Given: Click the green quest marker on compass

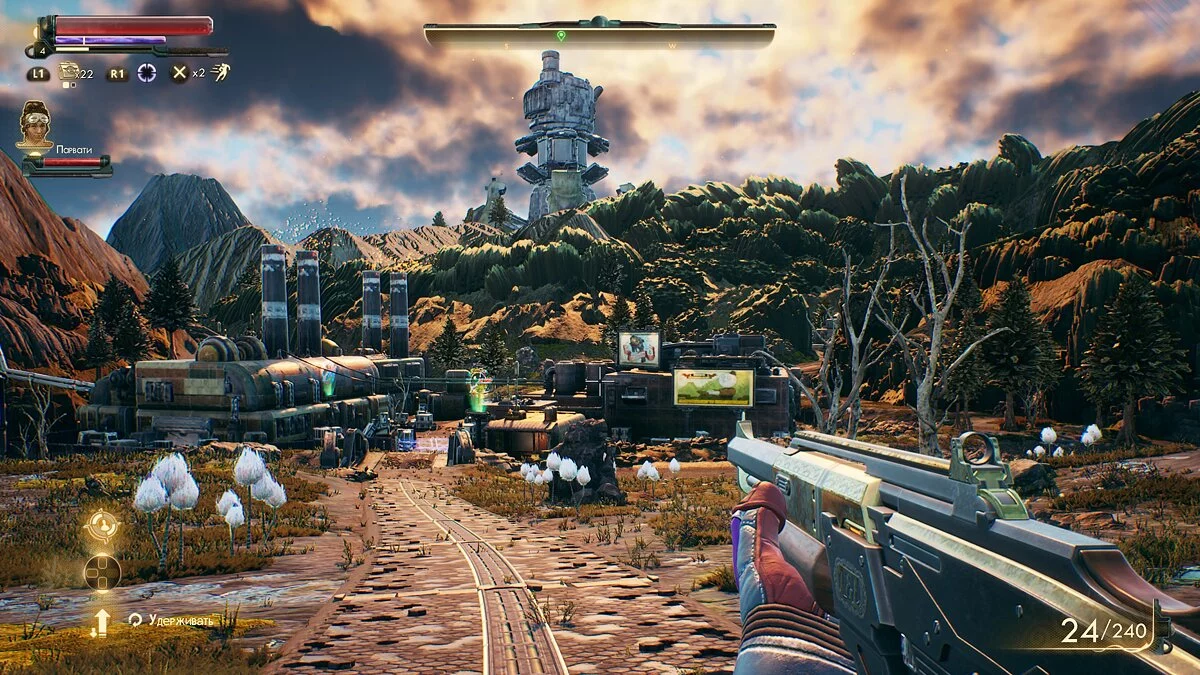Looking at the screenshot, I should 561,36.
